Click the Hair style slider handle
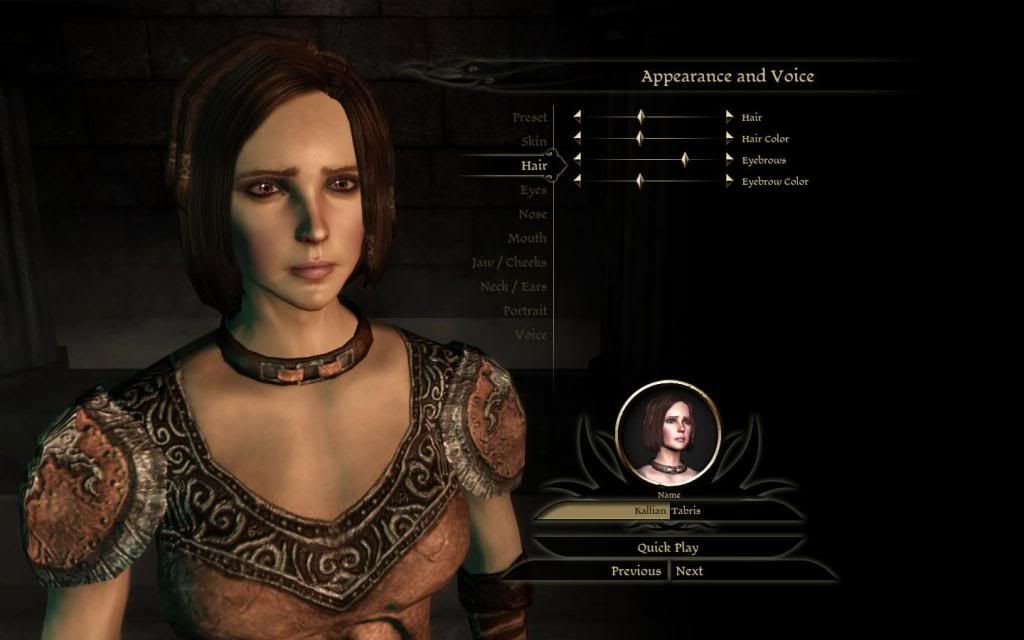 [x=641, y=117]
